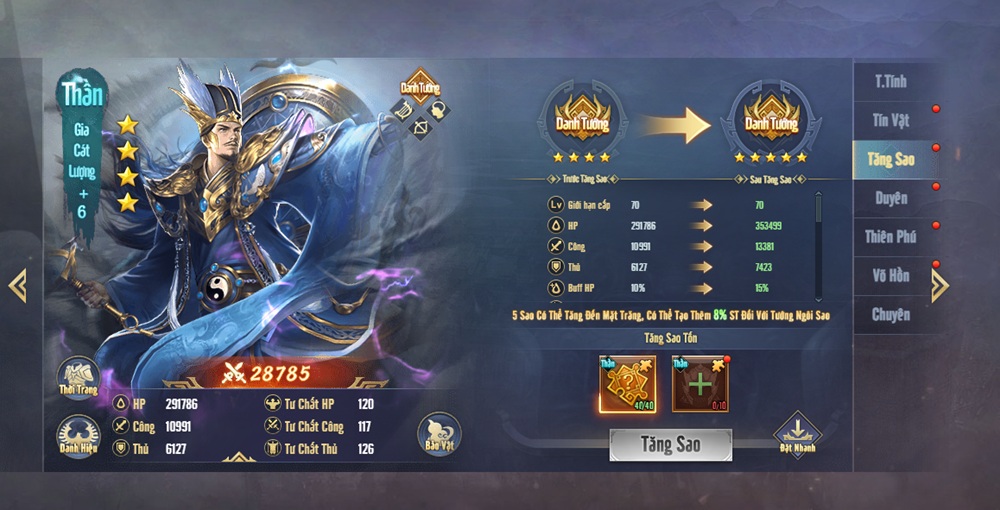Open the Võ Hồn tab
Viewport: 1000px width, 510px height.
(x=890, y=276)
